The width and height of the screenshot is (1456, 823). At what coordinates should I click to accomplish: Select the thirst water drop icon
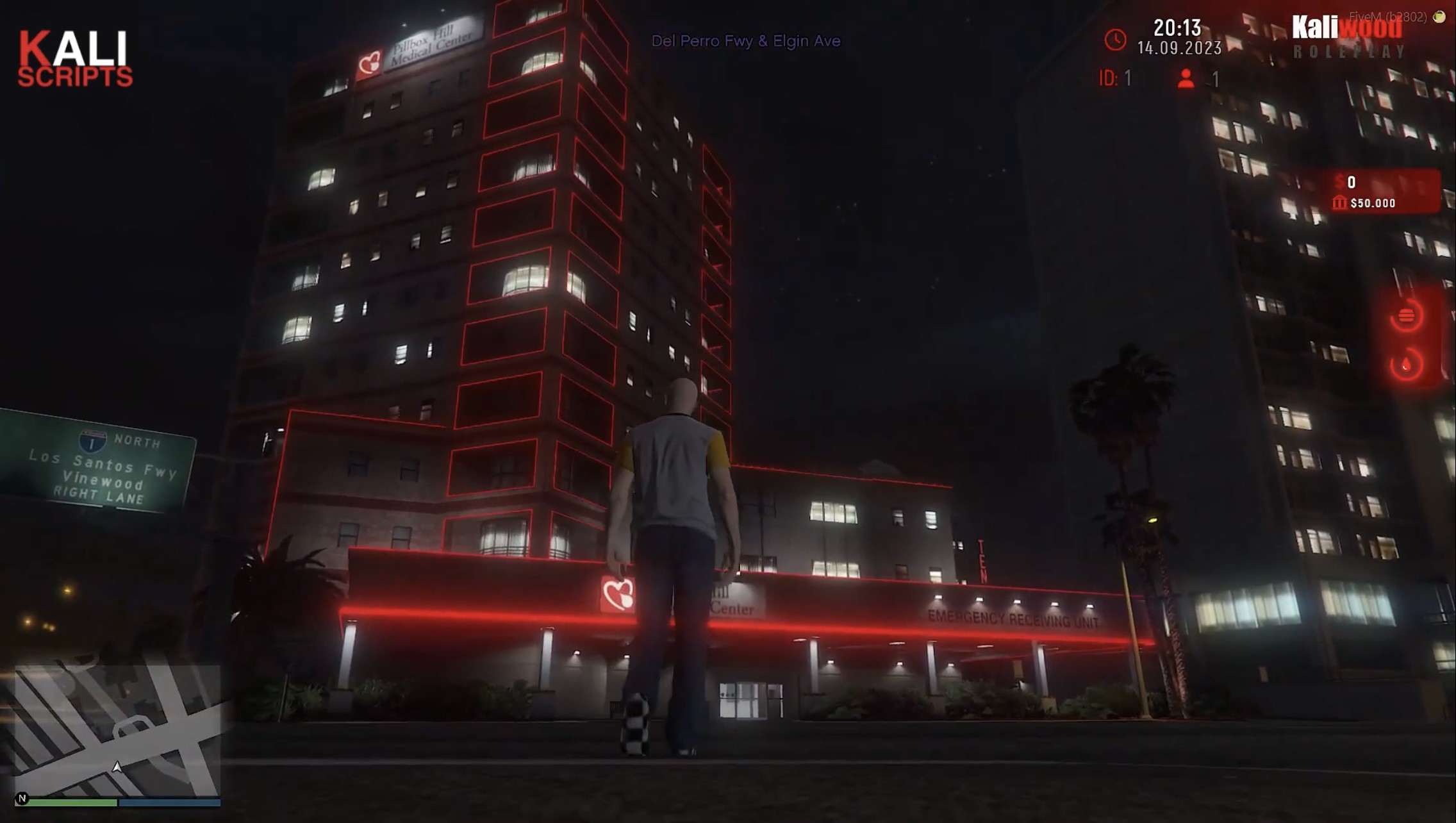1406,365
